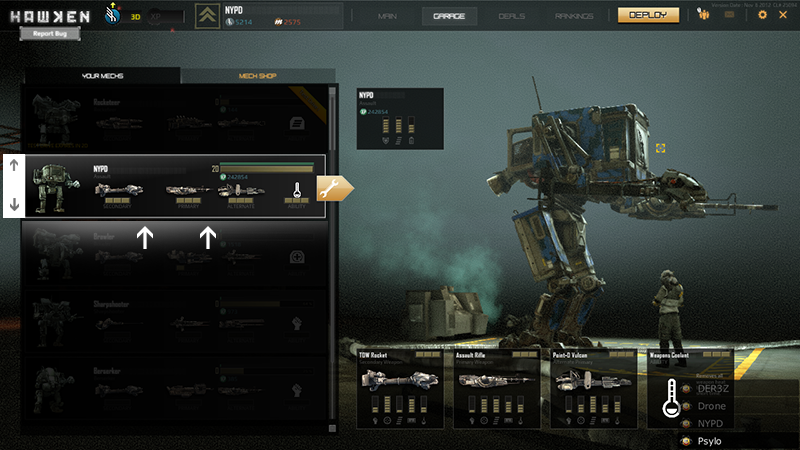Viewport: 800px width, 450px height.
Task: Select the TOW Rocket weapon card
Action: pyautogui.click(x=400, y=387)
